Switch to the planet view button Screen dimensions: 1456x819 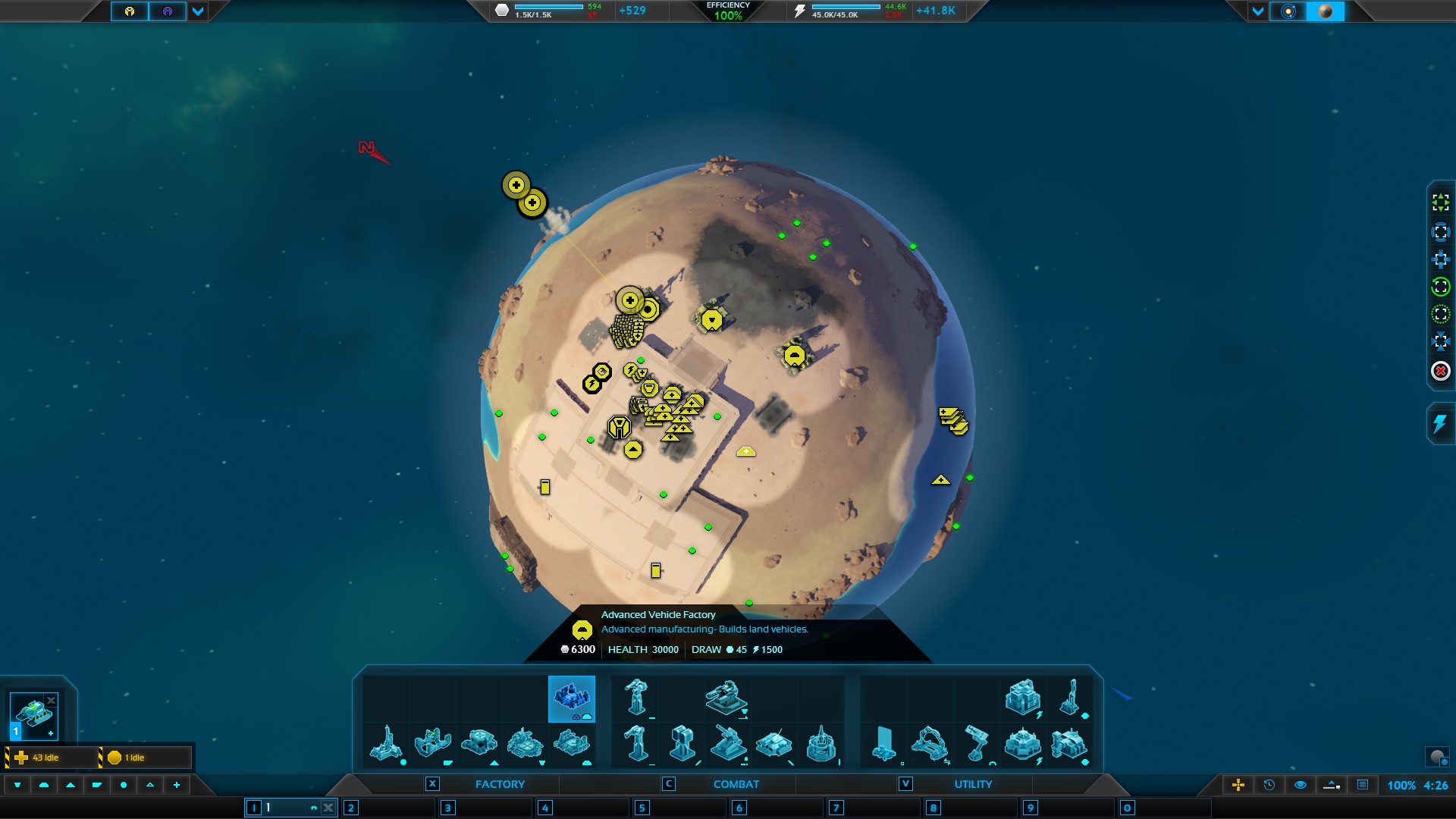click(1326, 11)
